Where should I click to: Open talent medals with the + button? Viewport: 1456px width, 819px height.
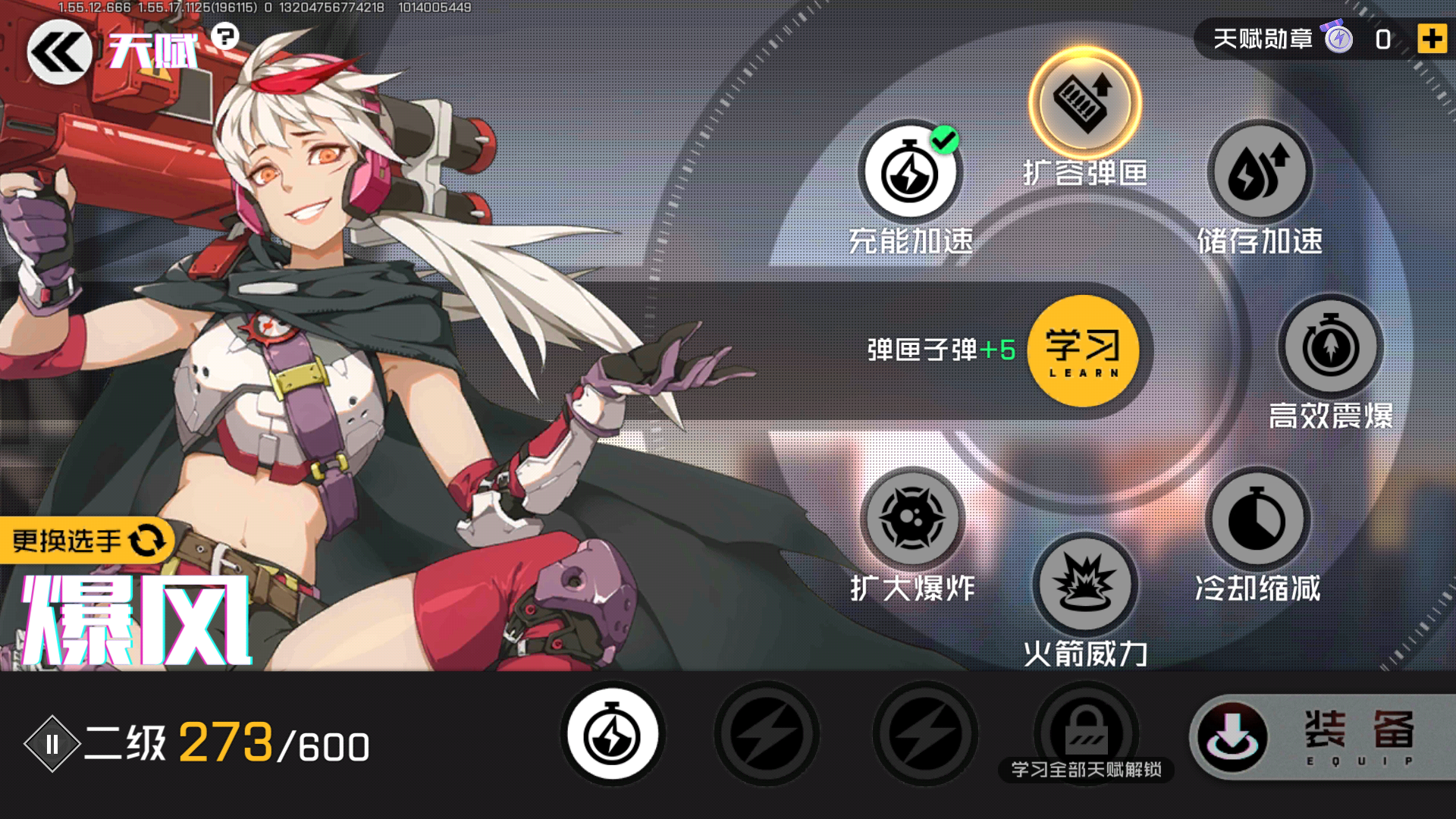point(1432,39)
